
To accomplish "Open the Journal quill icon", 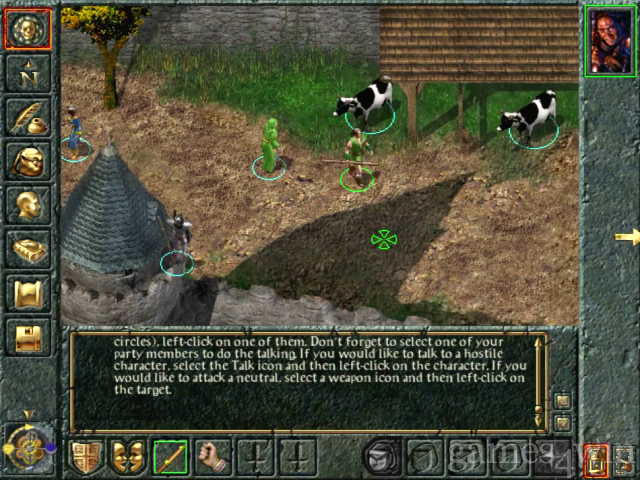I will point(28,117).
